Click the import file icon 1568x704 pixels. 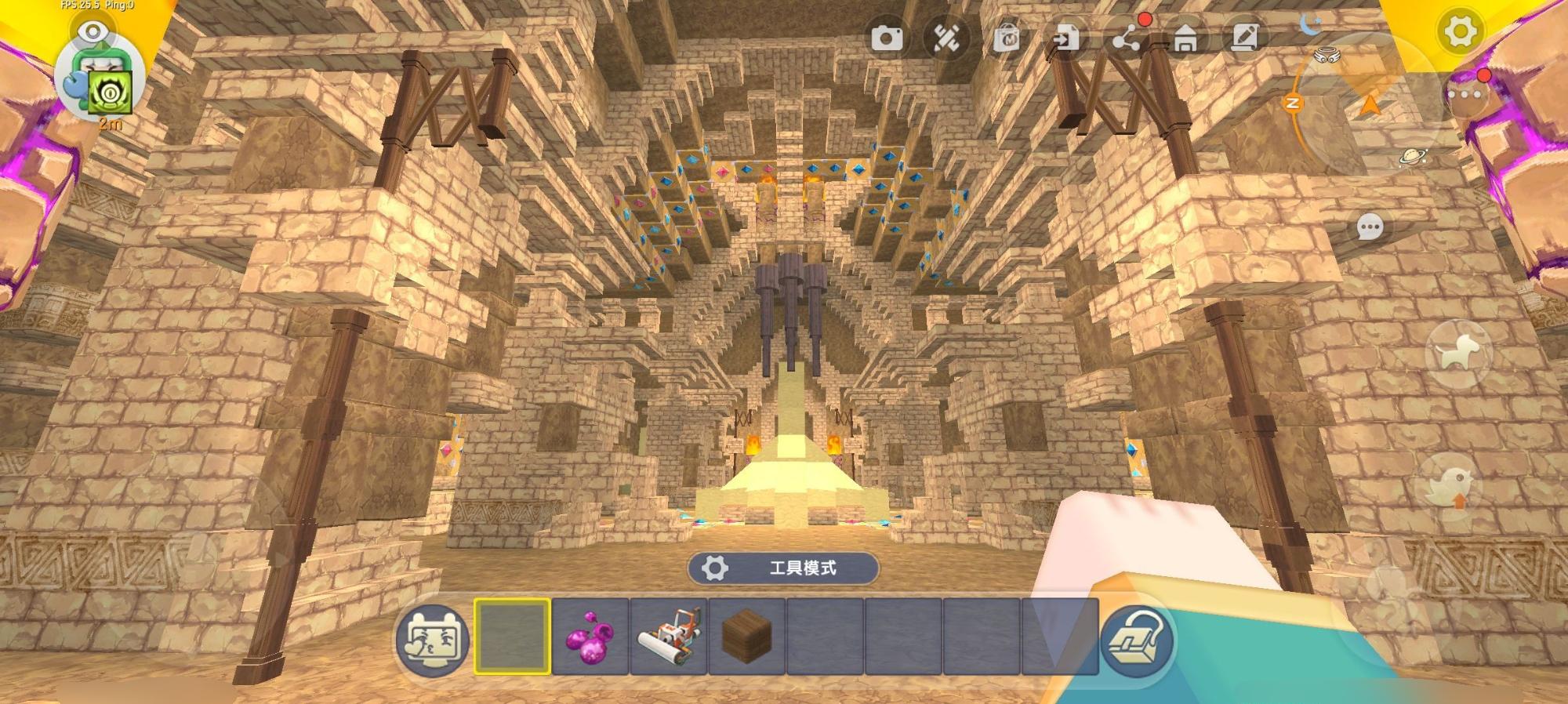click(1066, 38)
